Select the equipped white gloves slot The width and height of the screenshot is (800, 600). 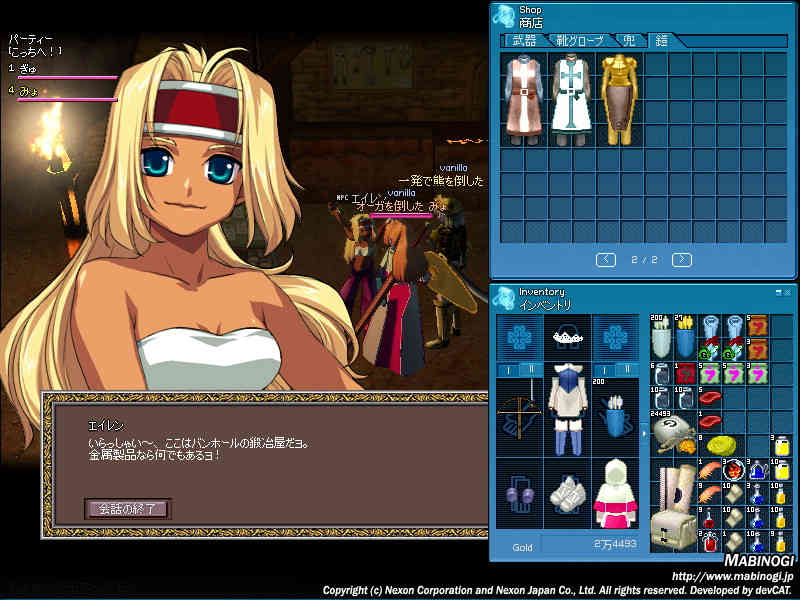(568, 497)
